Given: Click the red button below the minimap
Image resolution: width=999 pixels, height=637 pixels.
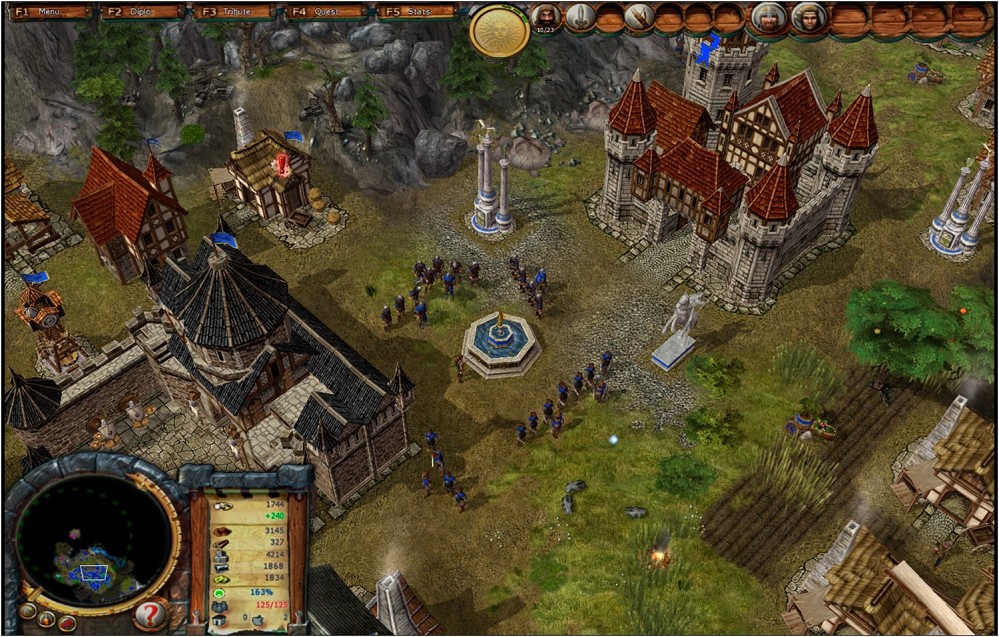Looking at the screenshot, I should point(67,623).
